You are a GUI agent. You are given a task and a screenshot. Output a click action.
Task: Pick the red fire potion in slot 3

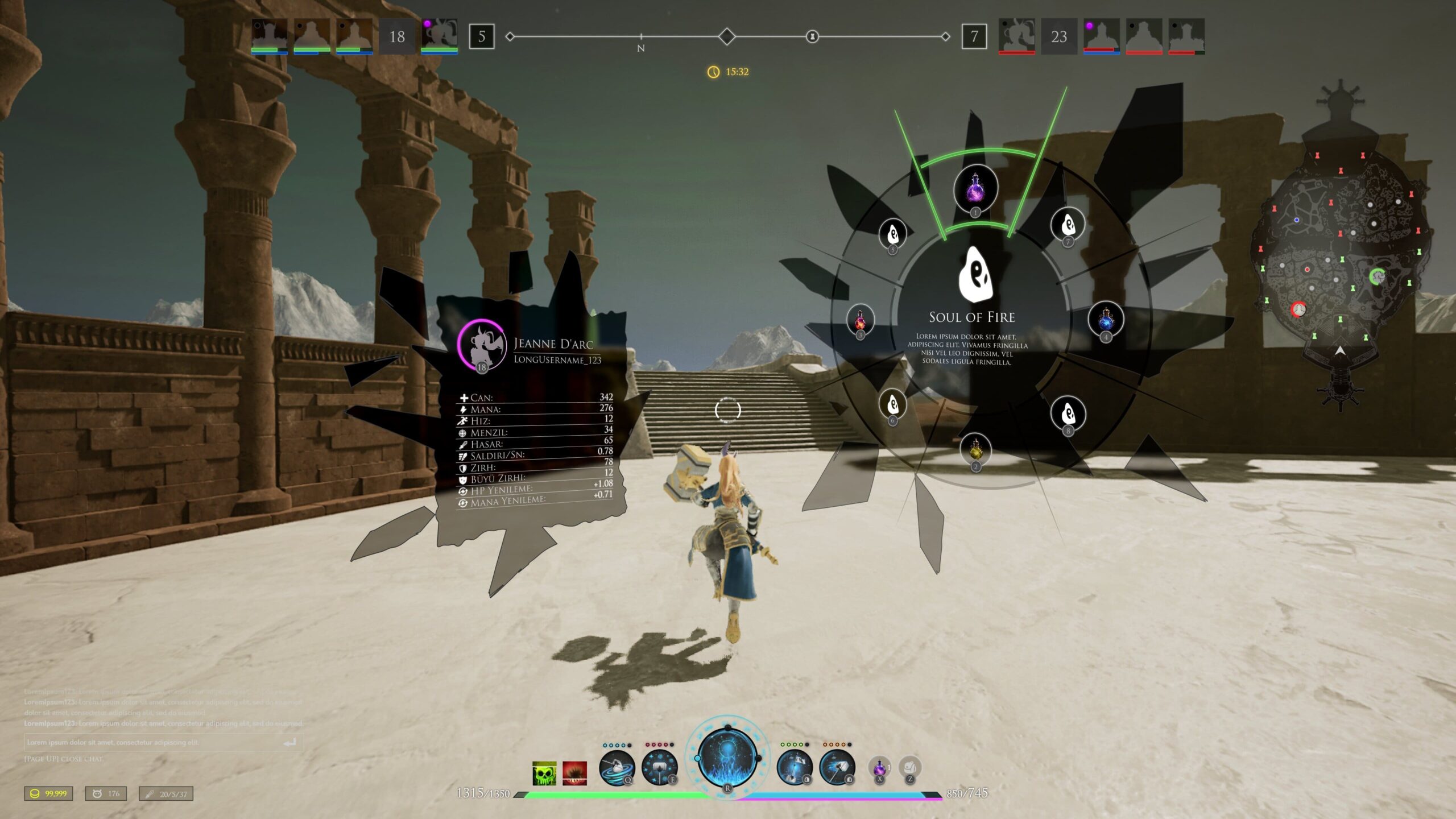pos(860,319)
